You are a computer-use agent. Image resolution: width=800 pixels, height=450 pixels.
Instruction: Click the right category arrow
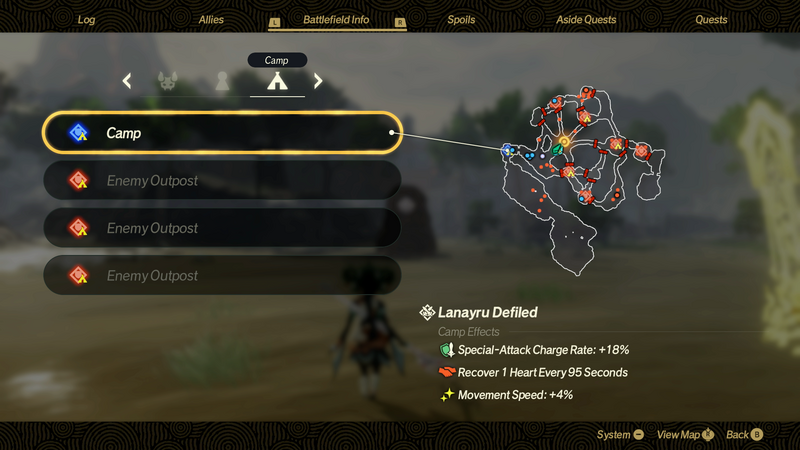coord(318,81)
